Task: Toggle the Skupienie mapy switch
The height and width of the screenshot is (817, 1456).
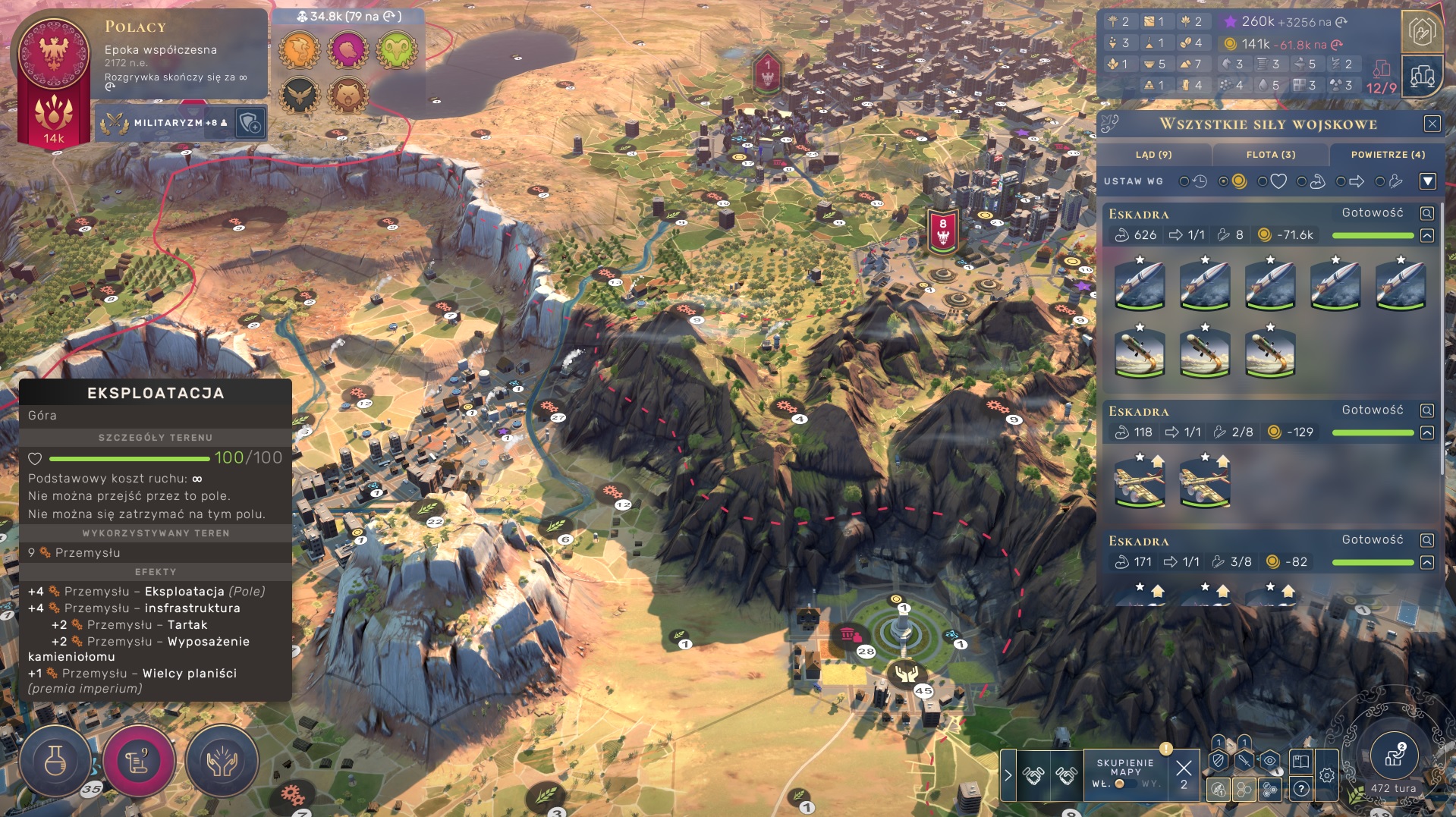Action: 1124,784
